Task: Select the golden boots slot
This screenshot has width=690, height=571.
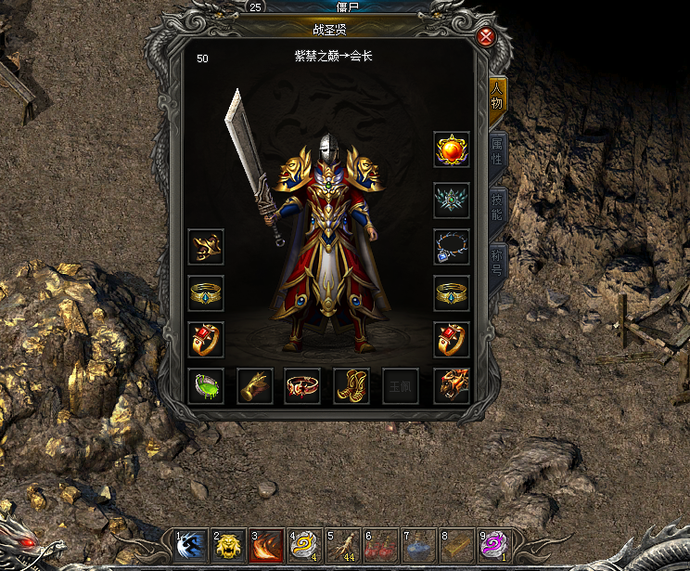Action: click(352, 386)
